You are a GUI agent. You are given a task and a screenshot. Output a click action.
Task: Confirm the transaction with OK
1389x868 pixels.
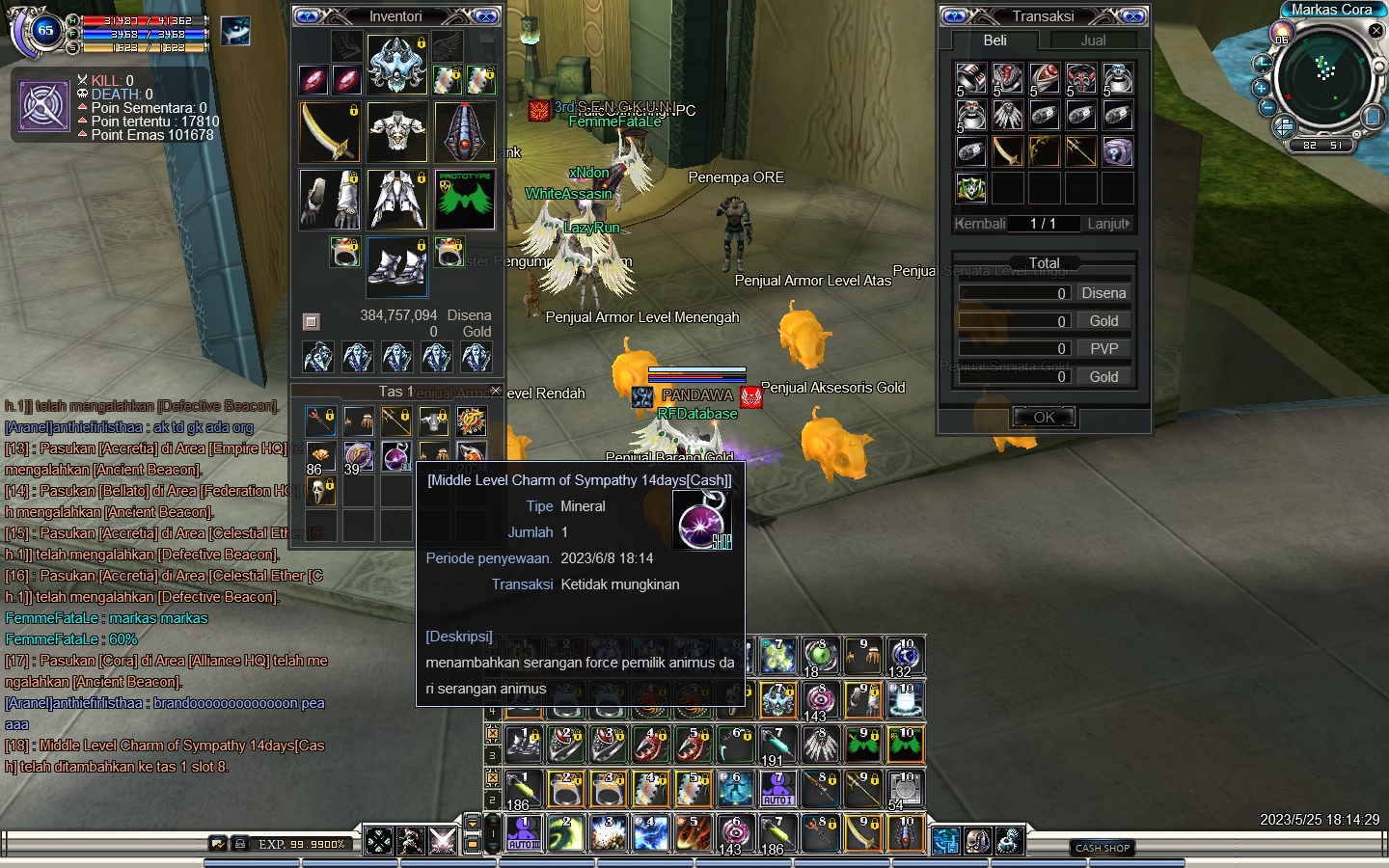pyautogui.click(x=1044, y=418)
